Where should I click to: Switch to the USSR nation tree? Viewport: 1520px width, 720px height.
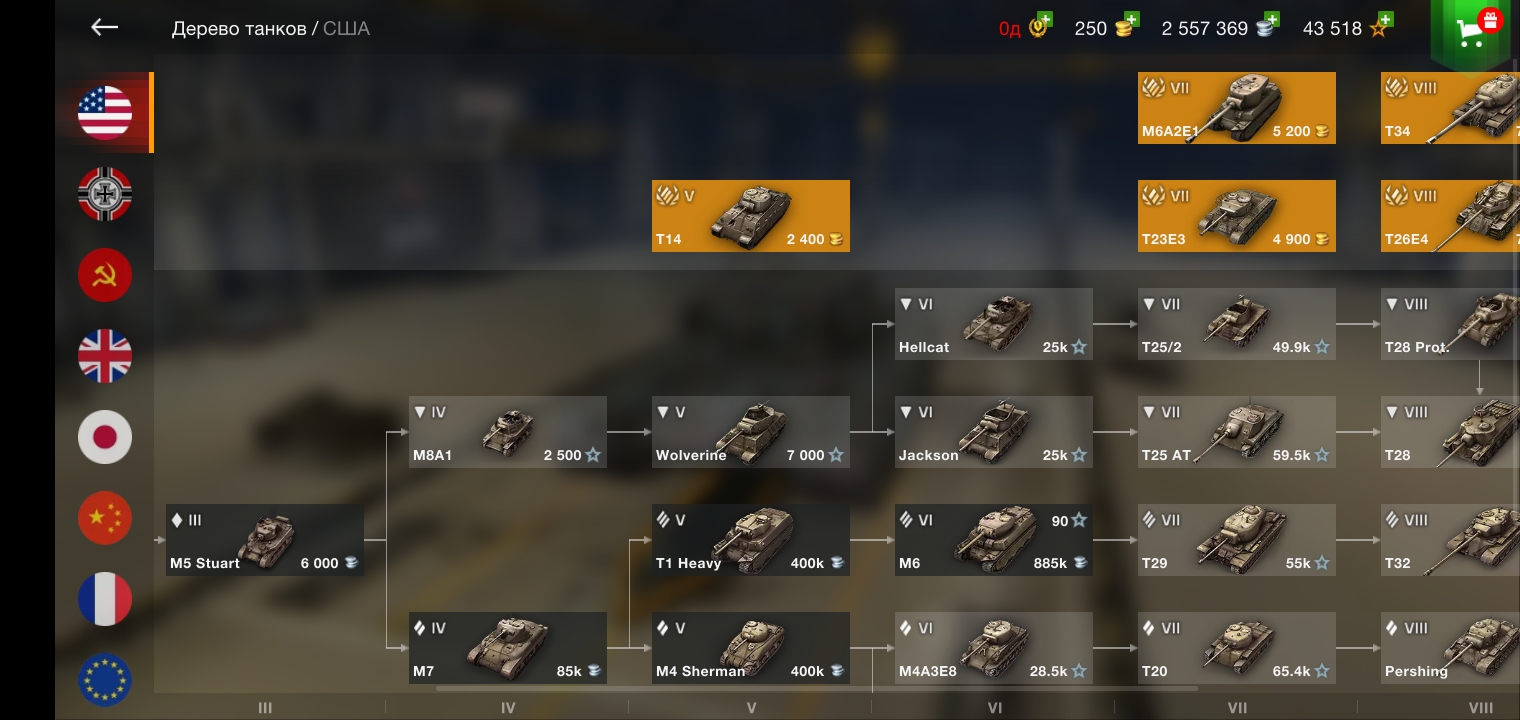point(105,275)
